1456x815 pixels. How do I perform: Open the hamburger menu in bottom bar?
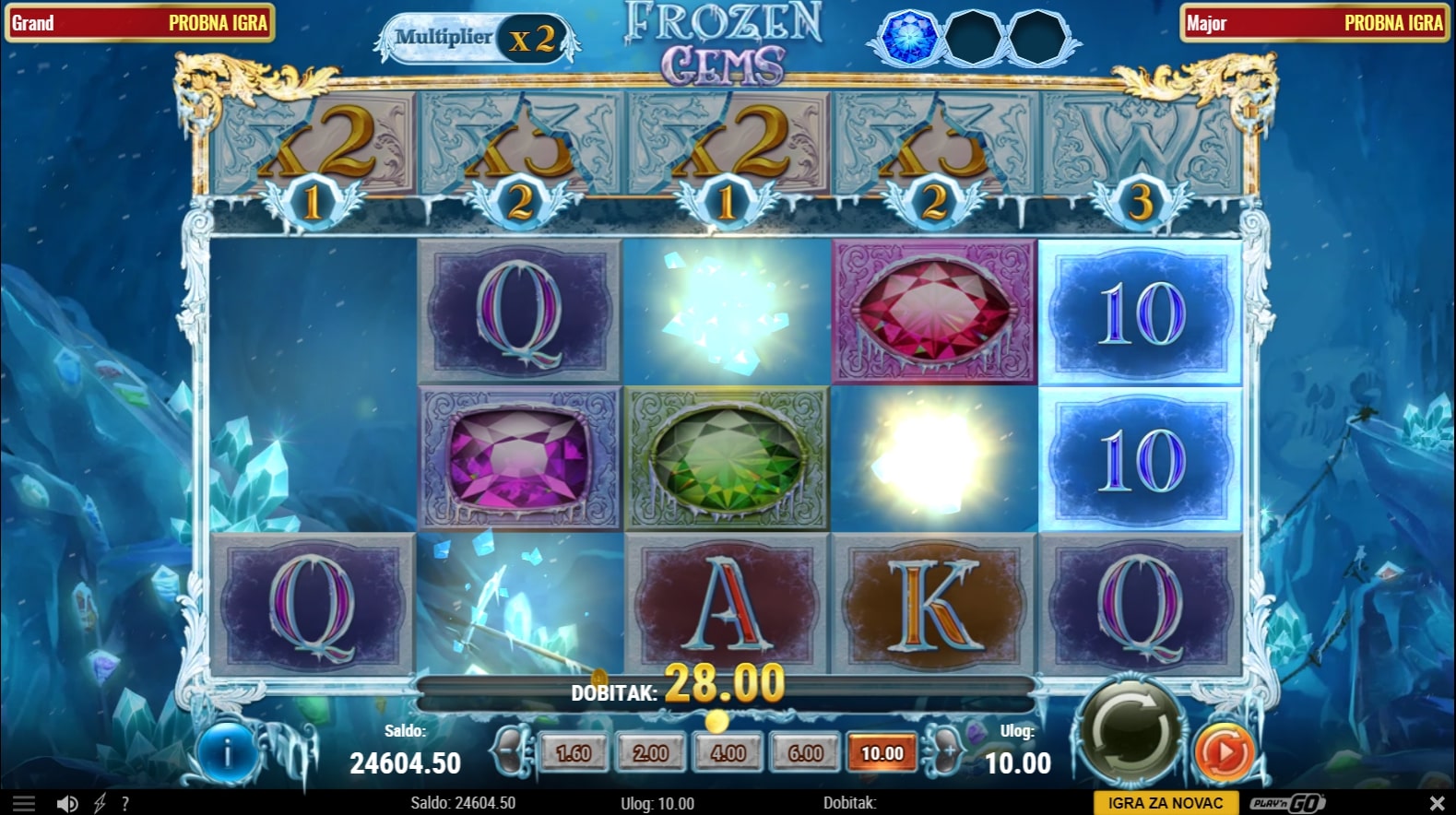tap(24, 804)
